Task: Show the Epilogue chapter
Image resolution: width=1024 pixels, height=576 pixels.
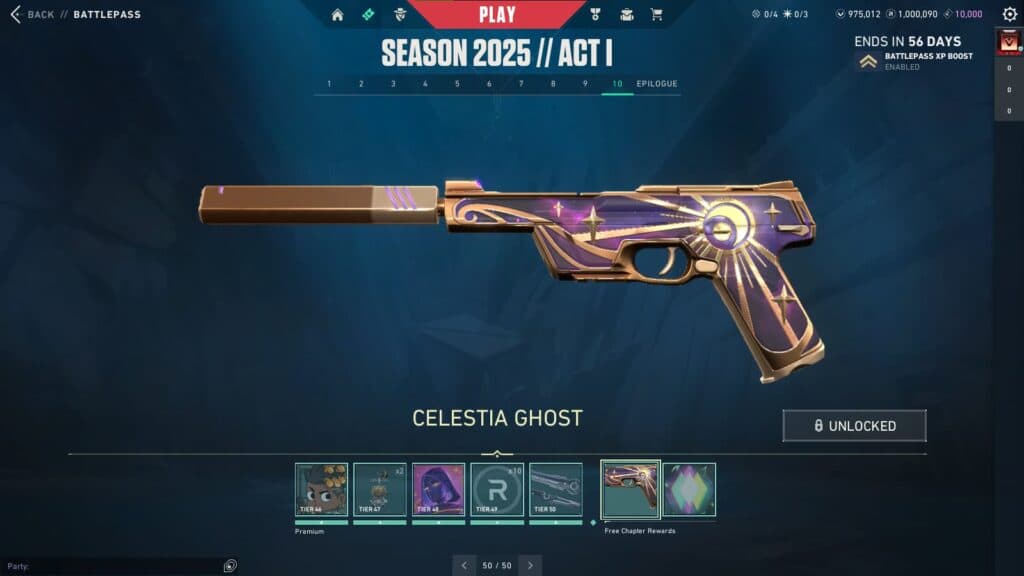Action: pyautogui.click(x=656, y=84)
